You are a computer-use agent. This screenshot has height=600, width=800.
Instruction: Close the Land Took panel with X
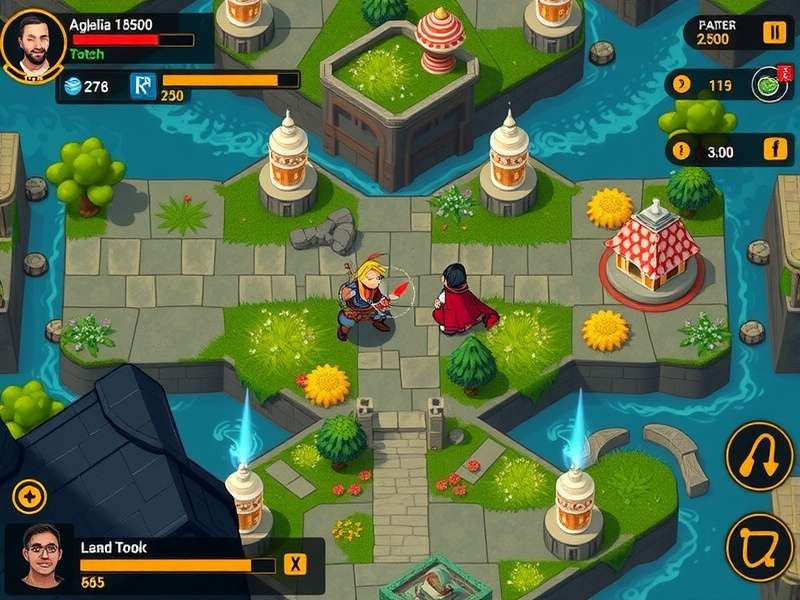tap(295, 564)
